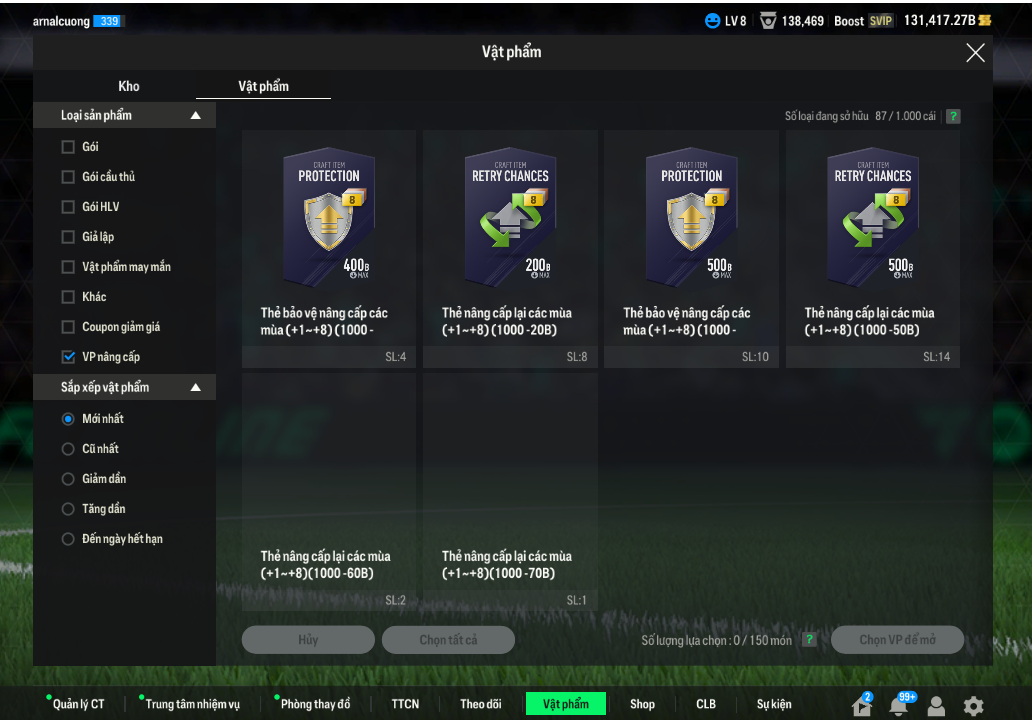Tick the Gói HLV filter checkbox

click(x=68, y=207)
